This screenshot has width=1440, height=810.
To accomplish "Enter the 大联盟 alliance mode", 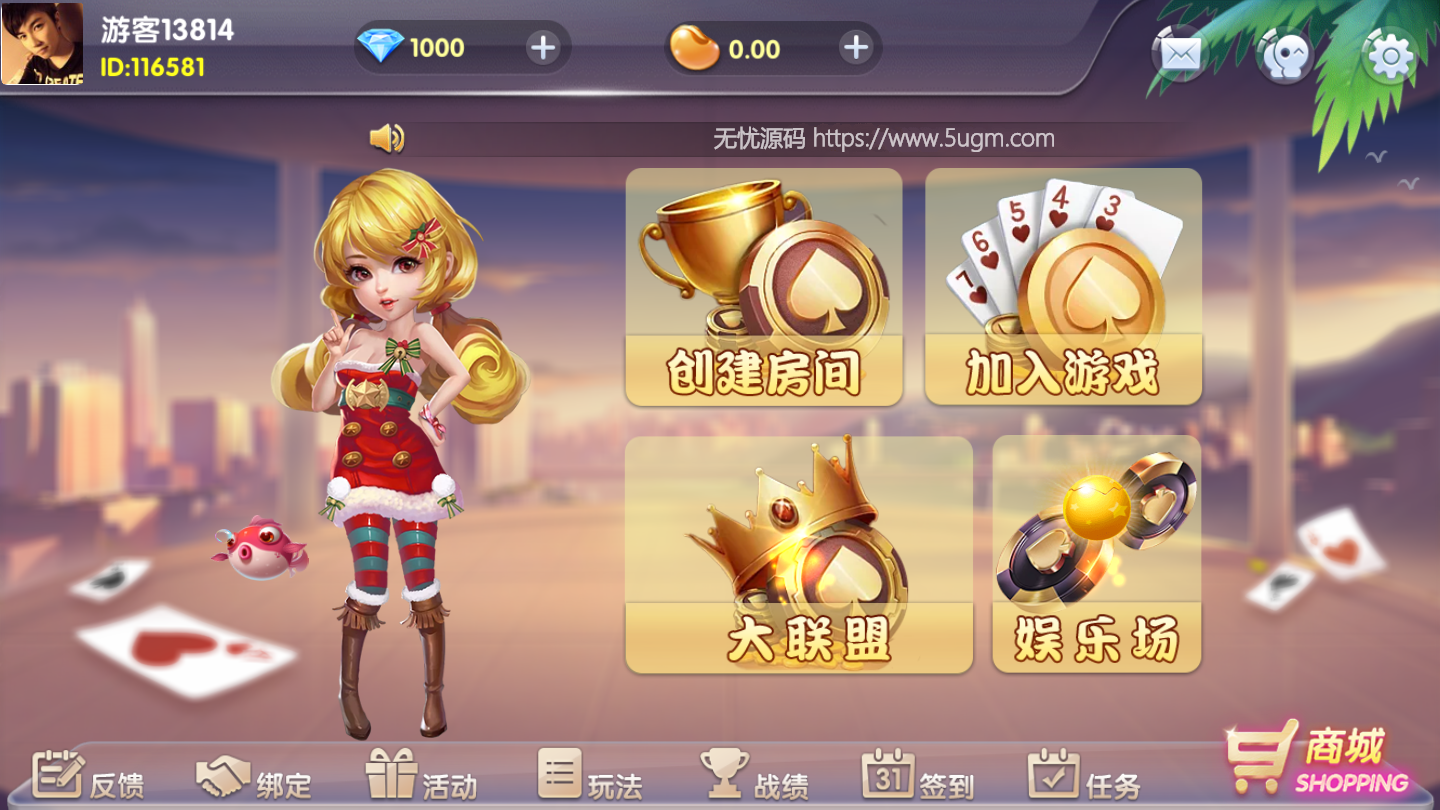I will [800, 553].
